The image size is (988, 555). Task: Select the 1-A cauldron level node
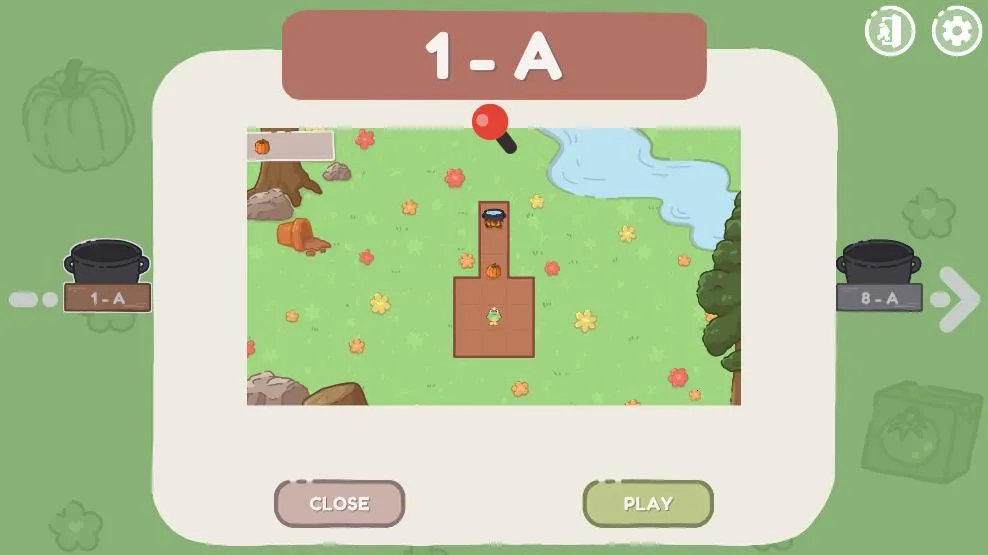[x=107, y=276]
